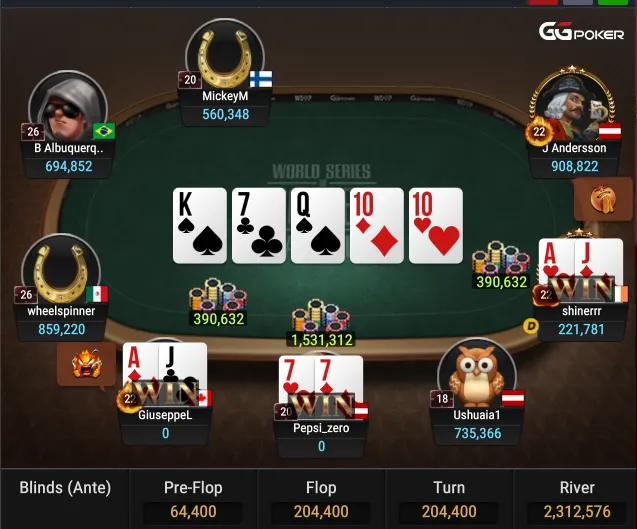Open the Blinds (Ante) tab
Image resolution: width=637 pixels, height=529 pixels.
[x=65, y=488]
